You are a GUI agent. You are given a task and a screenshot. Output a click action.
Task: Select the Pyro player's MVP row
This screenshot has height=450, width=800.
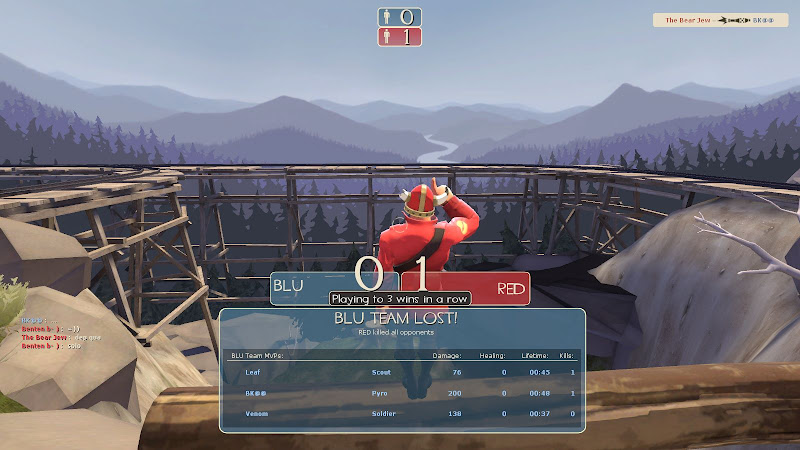400,393
